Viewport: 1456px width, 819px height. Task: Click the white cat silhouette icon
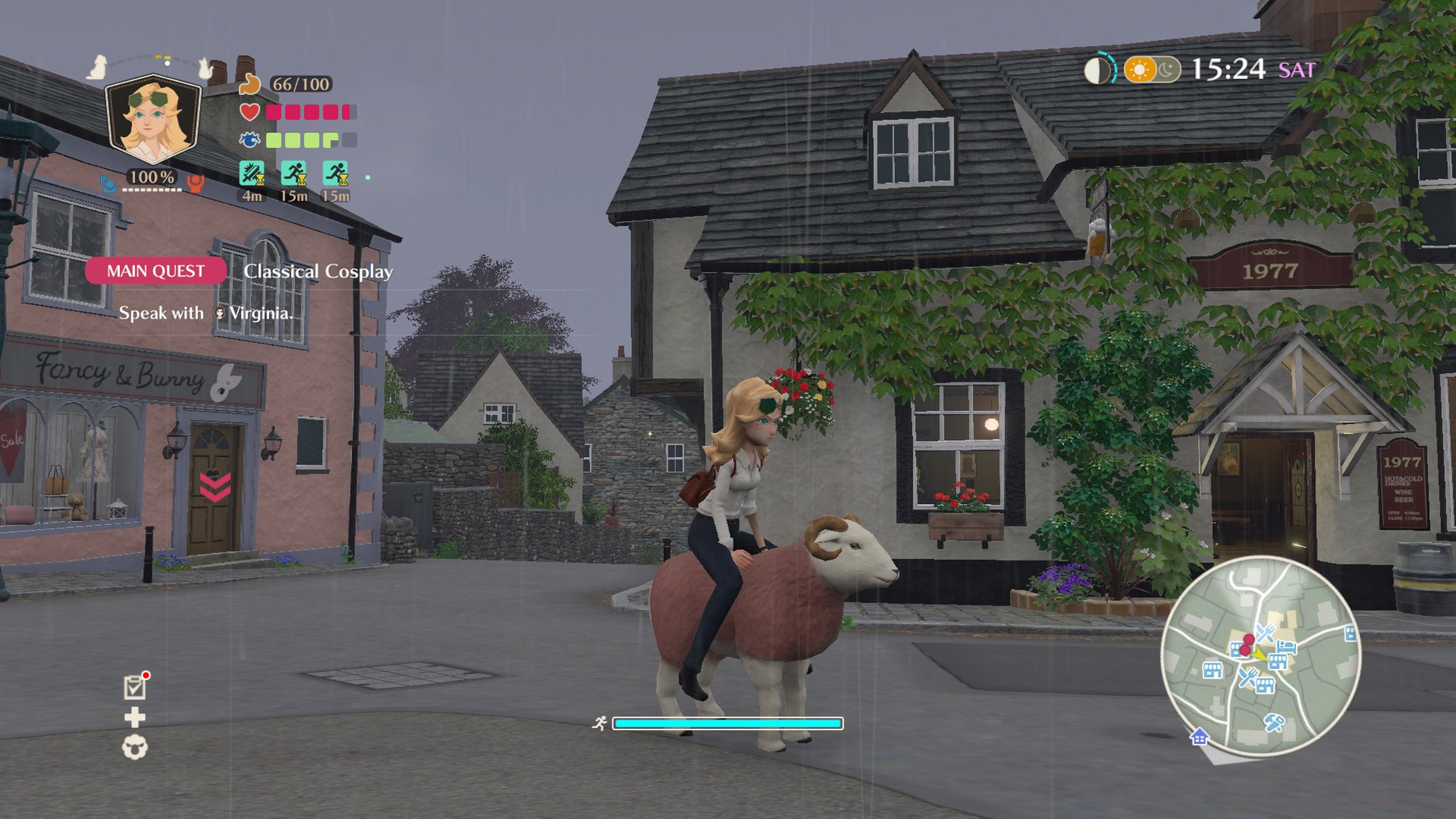(x=205, y=68)
